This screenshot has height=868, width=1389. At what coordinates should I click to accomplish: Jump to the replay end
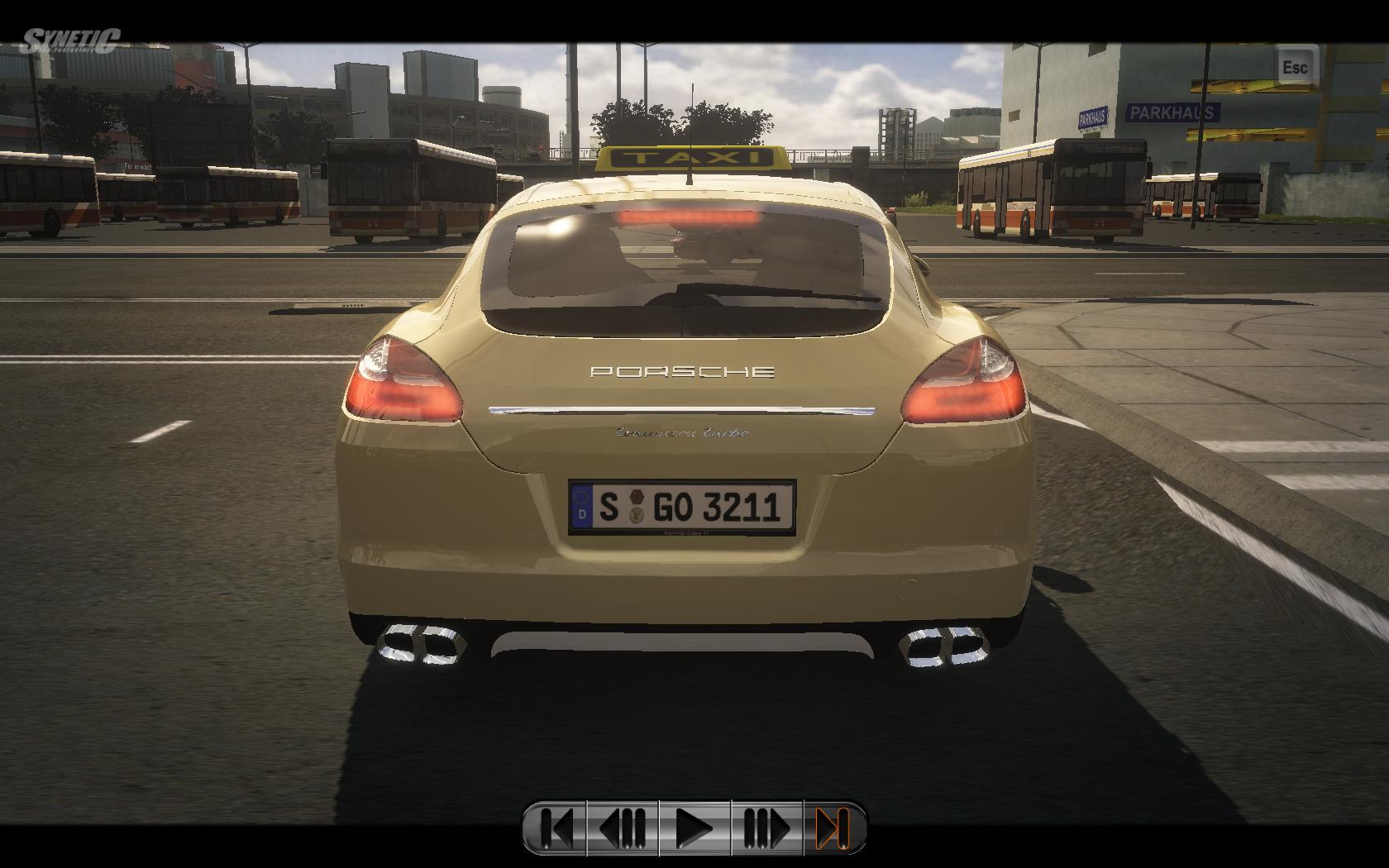pos(833,827)
